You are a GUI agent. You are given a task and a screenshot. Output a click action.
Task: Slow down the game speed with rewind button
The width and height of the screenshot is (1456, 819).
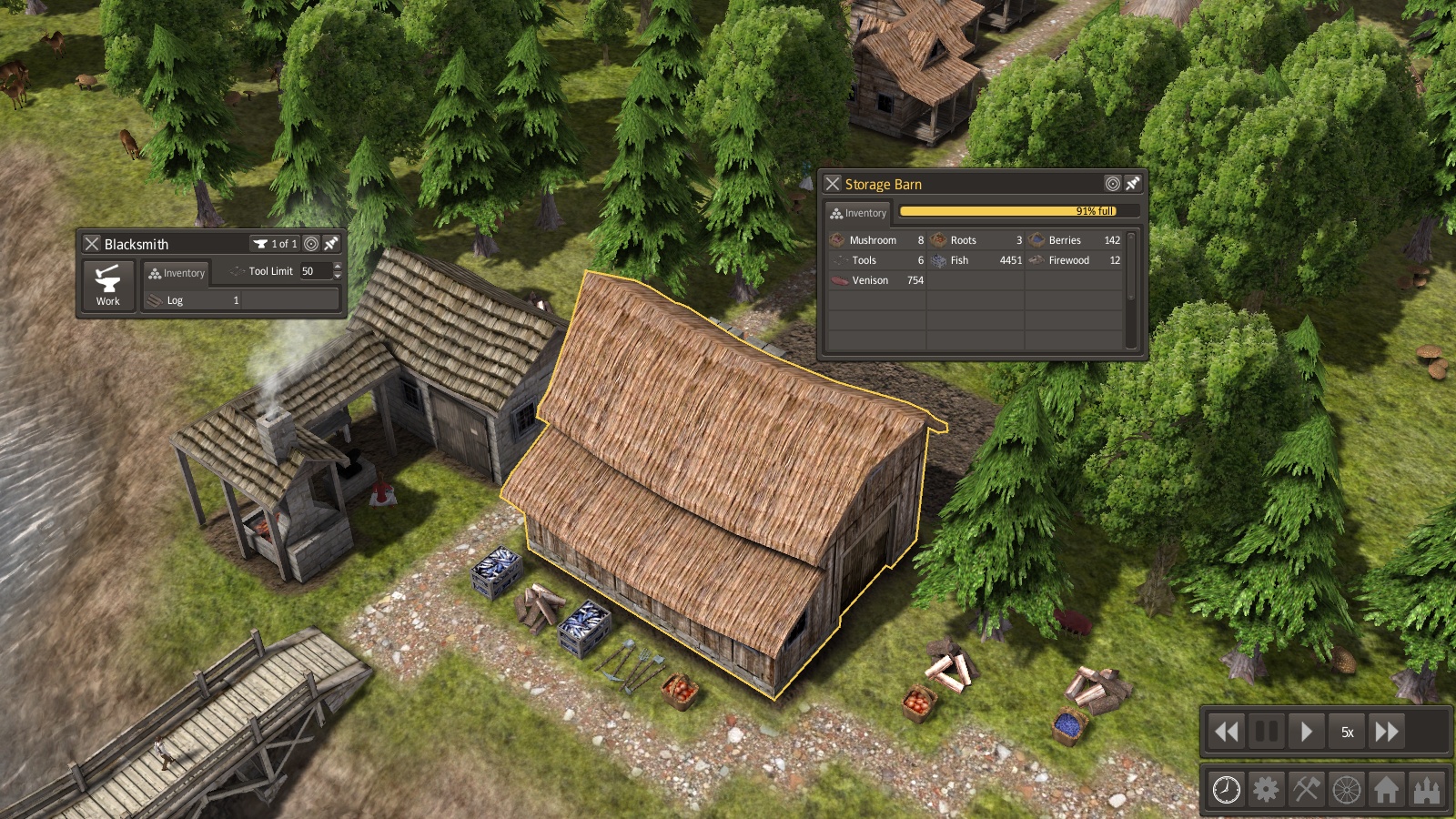point(1226,732)
